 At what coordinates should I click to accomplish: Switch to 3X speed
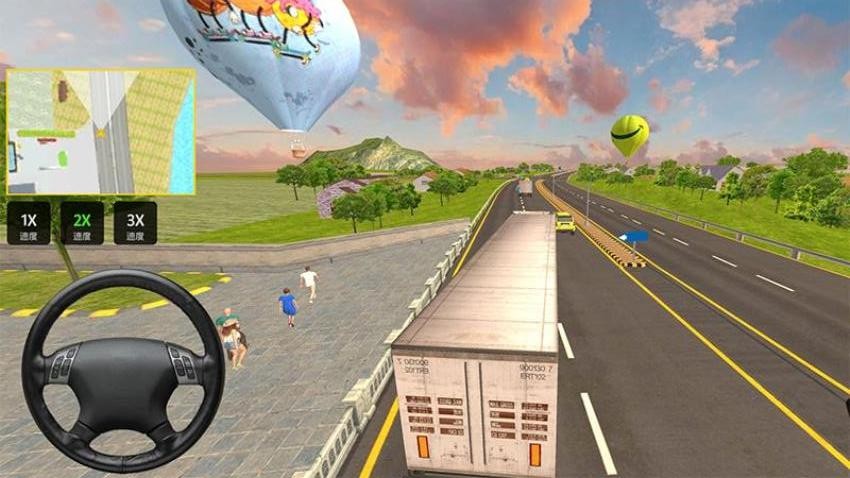point(135,223)
